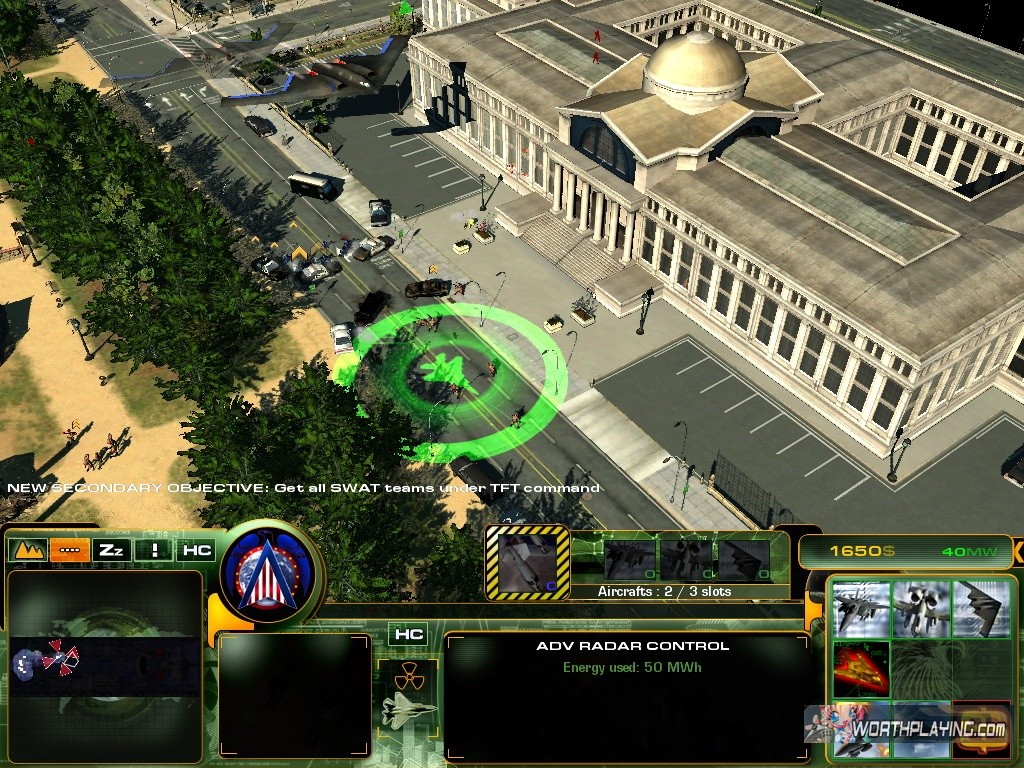Viewport: 1024px width, 768px height.
Task: Choose the HC button beside the radiation icon
Action: click(407, 634)
